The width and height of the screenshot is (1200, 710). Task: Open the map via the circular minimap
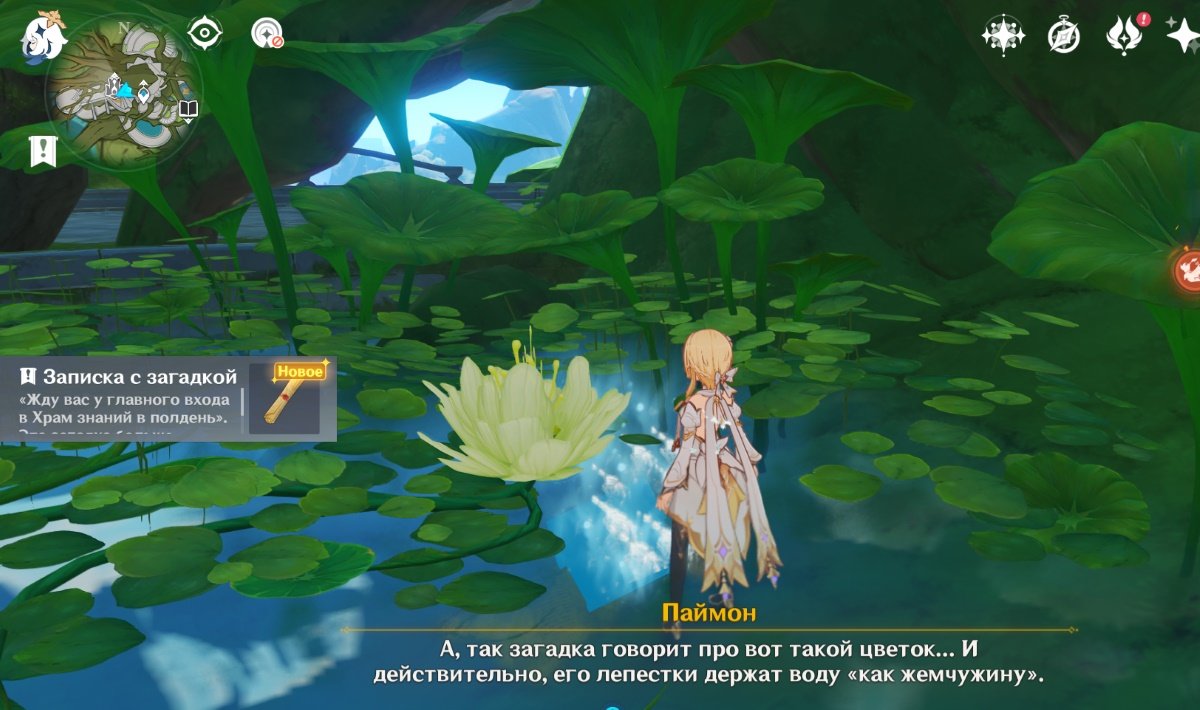click(124, 91)
